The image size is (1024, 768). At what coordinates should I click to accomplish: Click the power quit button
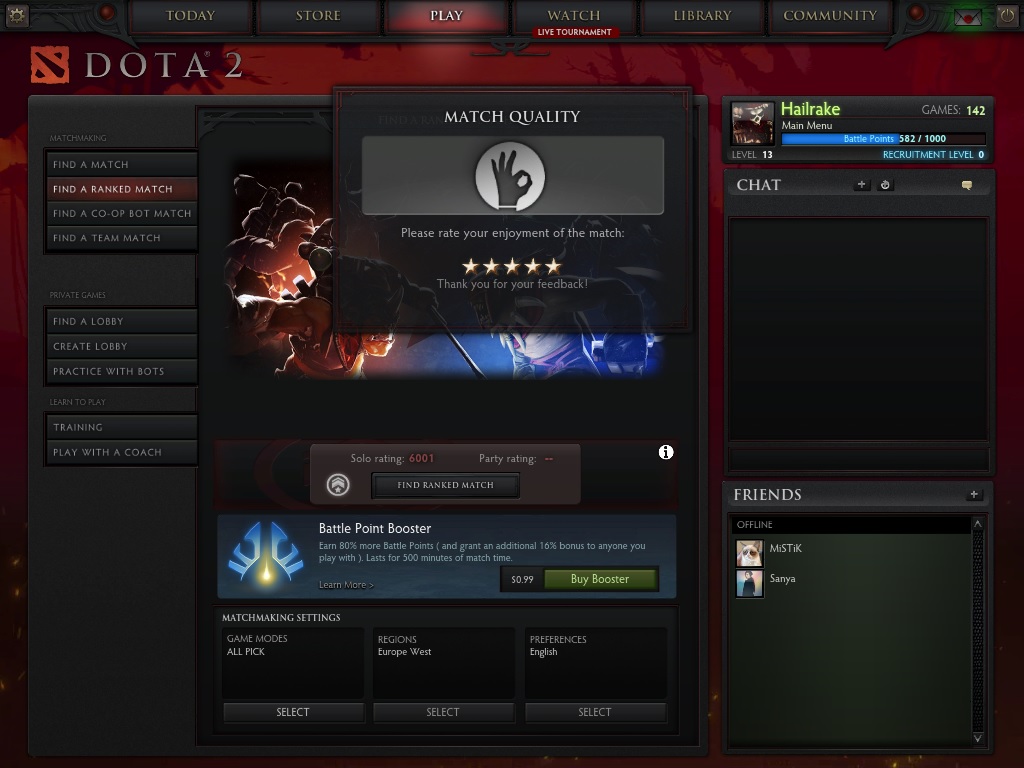[x=1006, y=16]
